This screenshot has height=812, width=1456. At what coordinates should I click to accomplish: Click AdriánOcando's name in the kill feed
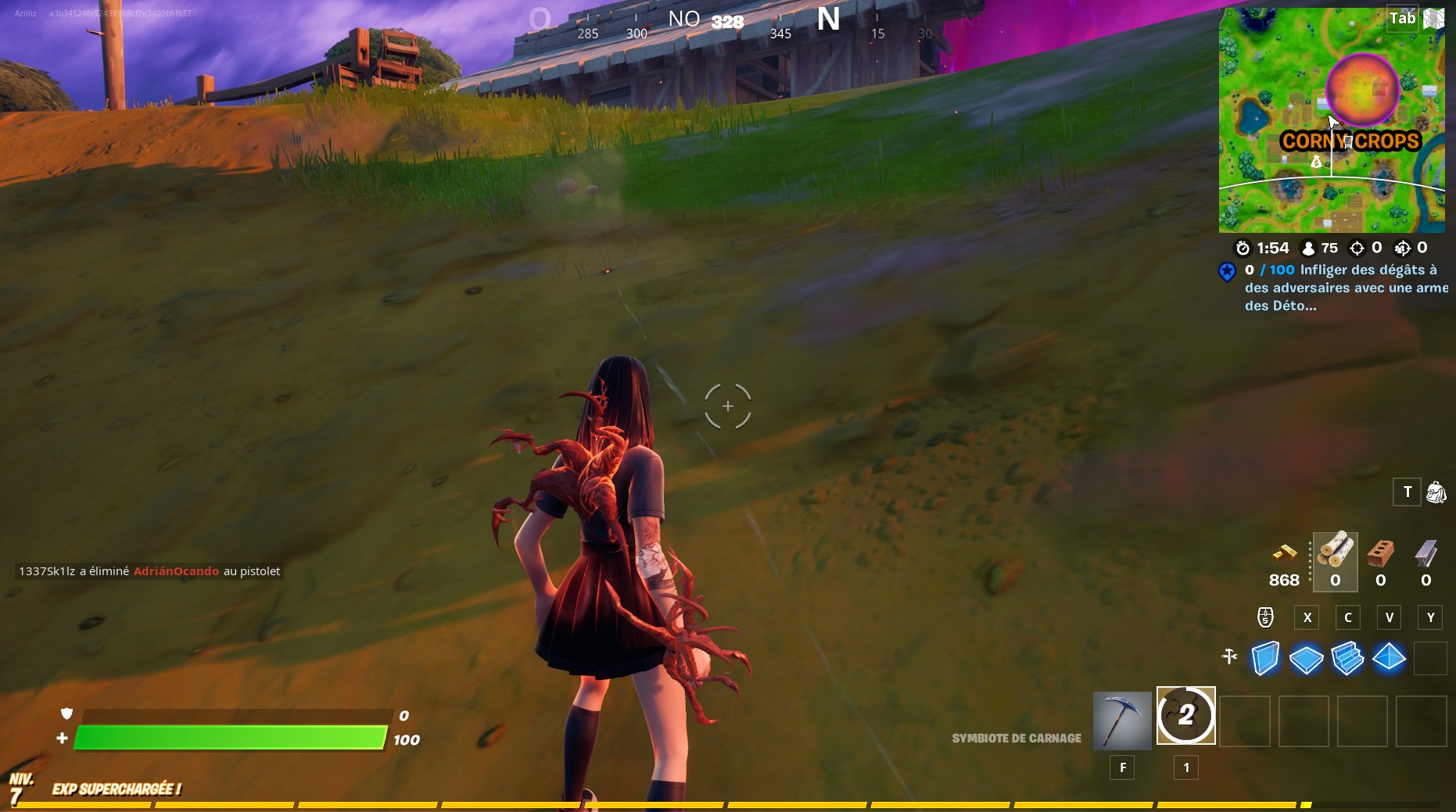(x=175, y=571)
